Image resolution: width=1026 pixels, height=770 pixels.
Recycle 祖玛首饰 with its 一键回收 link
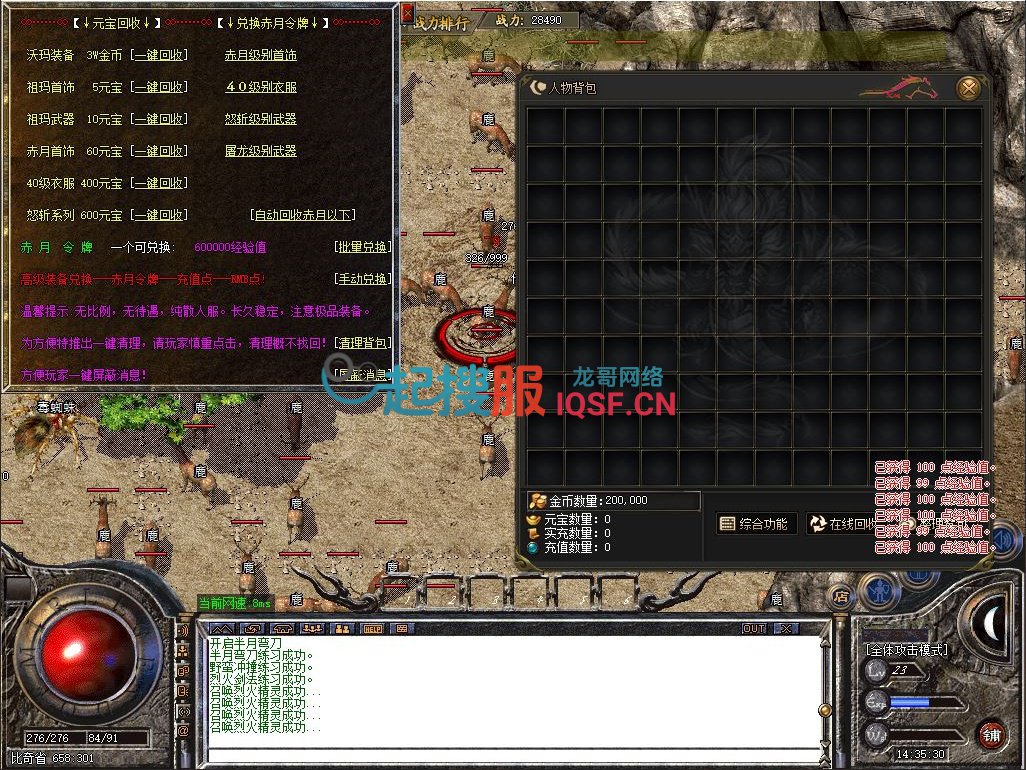[159, 87]
